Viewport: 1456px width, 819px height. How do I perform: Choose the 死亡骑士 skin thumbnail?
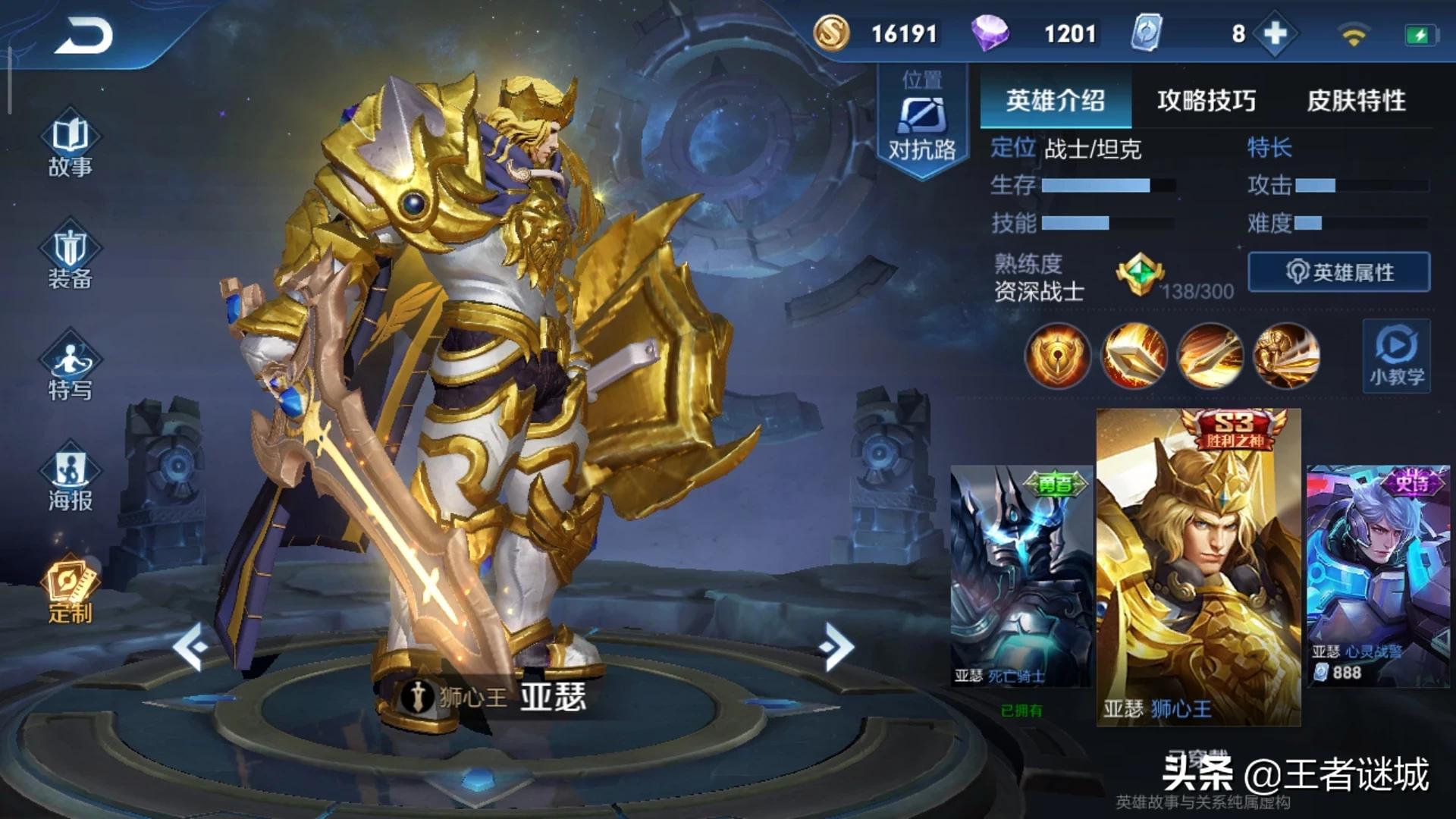[x=1021, y=576]
